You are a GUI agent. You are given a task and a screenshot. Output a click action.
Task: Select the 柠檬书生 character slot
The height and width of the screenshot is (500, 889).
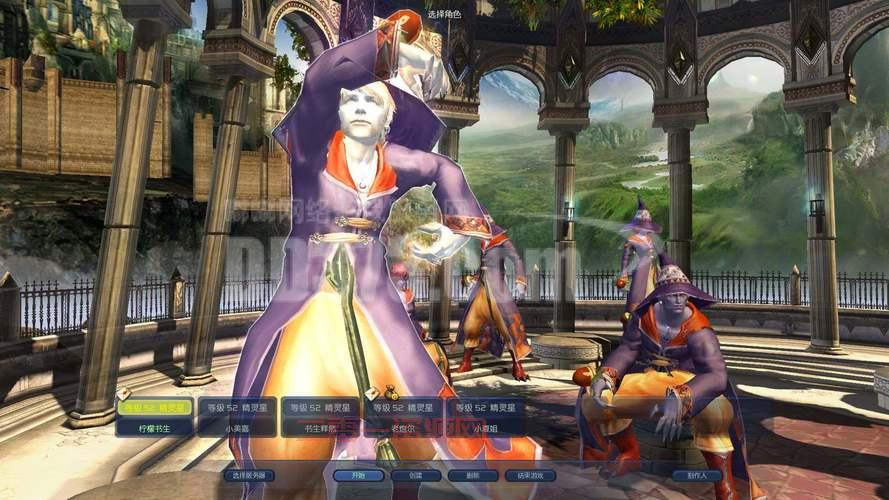pyautogui.click(x=155, y=417)
